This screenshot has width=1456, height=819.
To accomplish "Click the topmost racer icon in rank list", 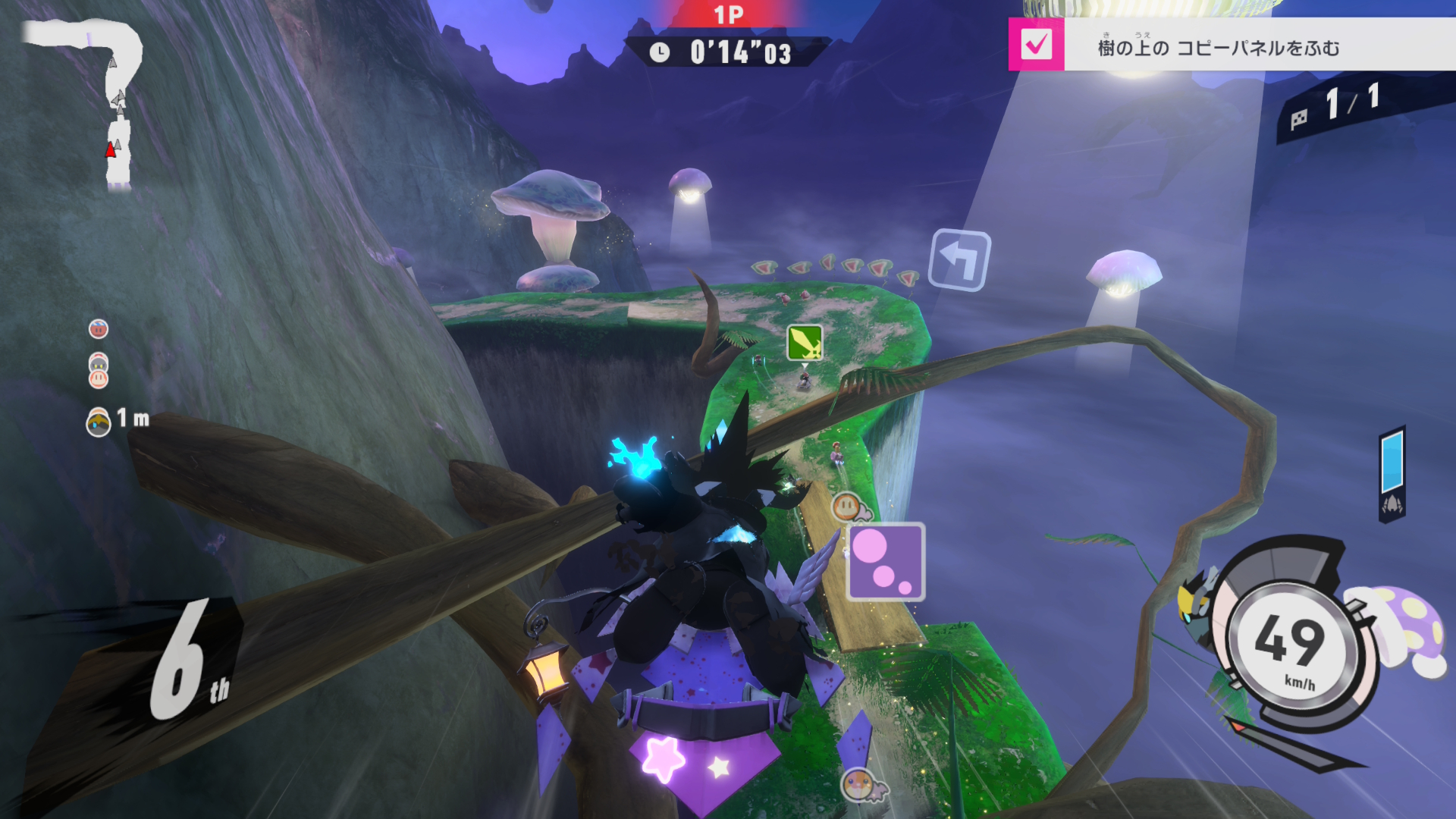I will click(x=99, y=328).
